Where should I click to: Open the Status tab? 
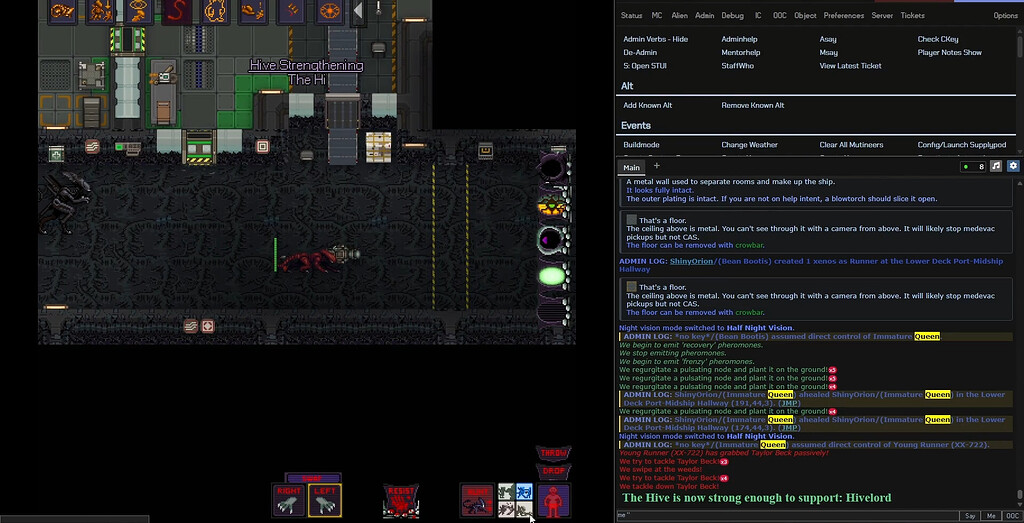[631, 16]
